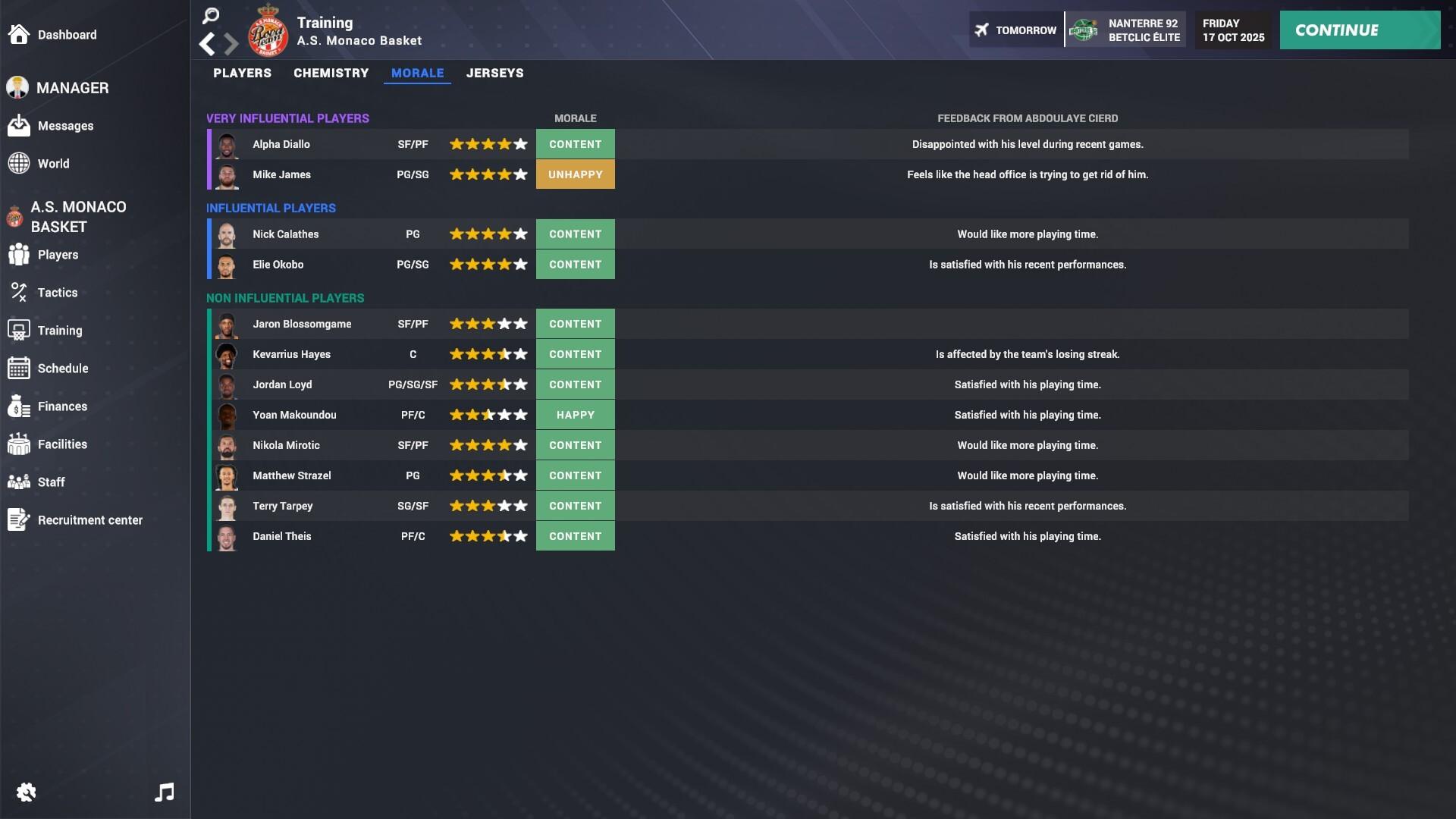The image size is (1456, 819).
Task: Click the Continue button
Action: [1360, 30]
